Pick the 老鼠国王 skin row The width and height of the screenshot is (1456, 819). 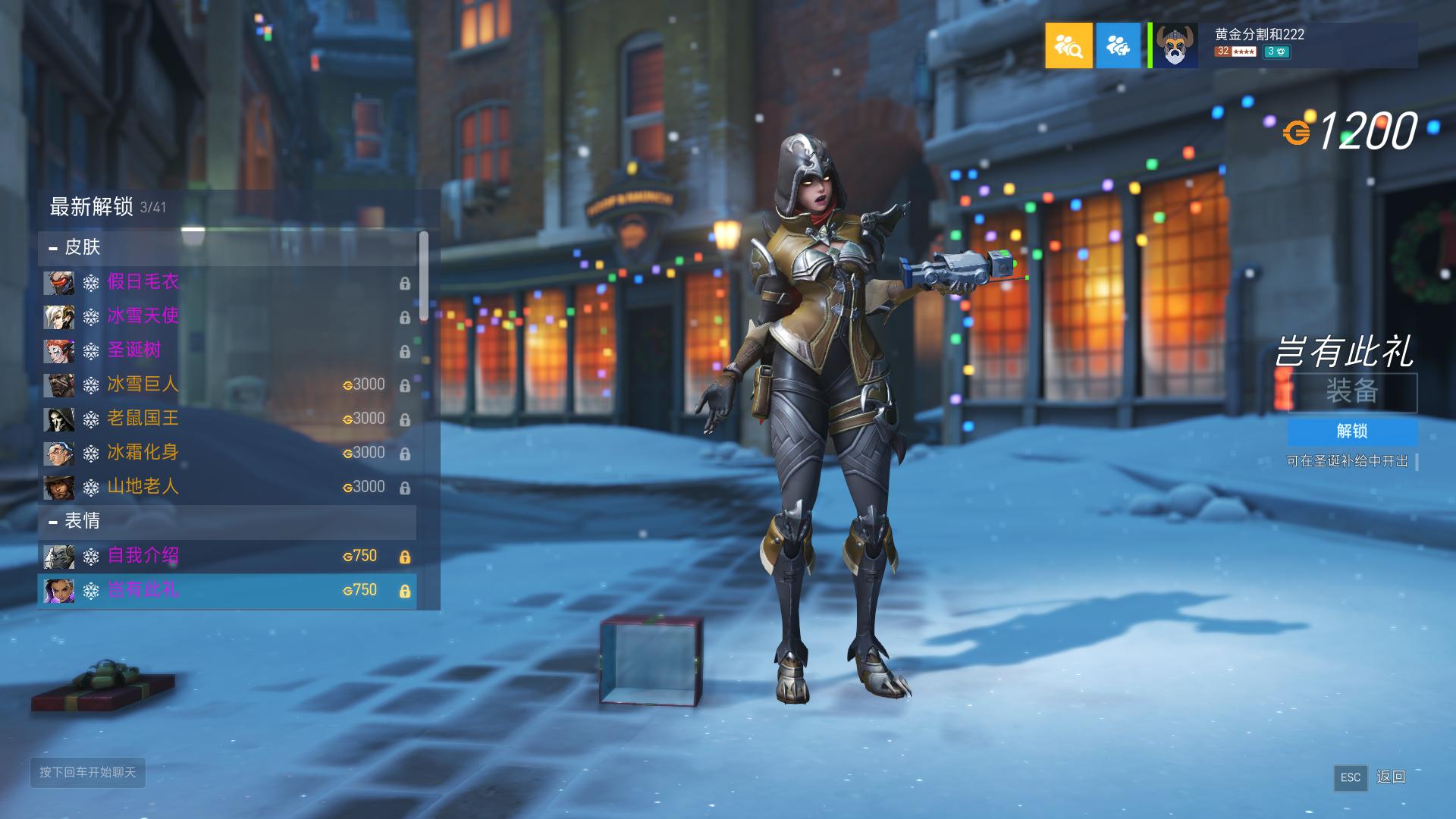pyautogui.click(x=227, y=419)
